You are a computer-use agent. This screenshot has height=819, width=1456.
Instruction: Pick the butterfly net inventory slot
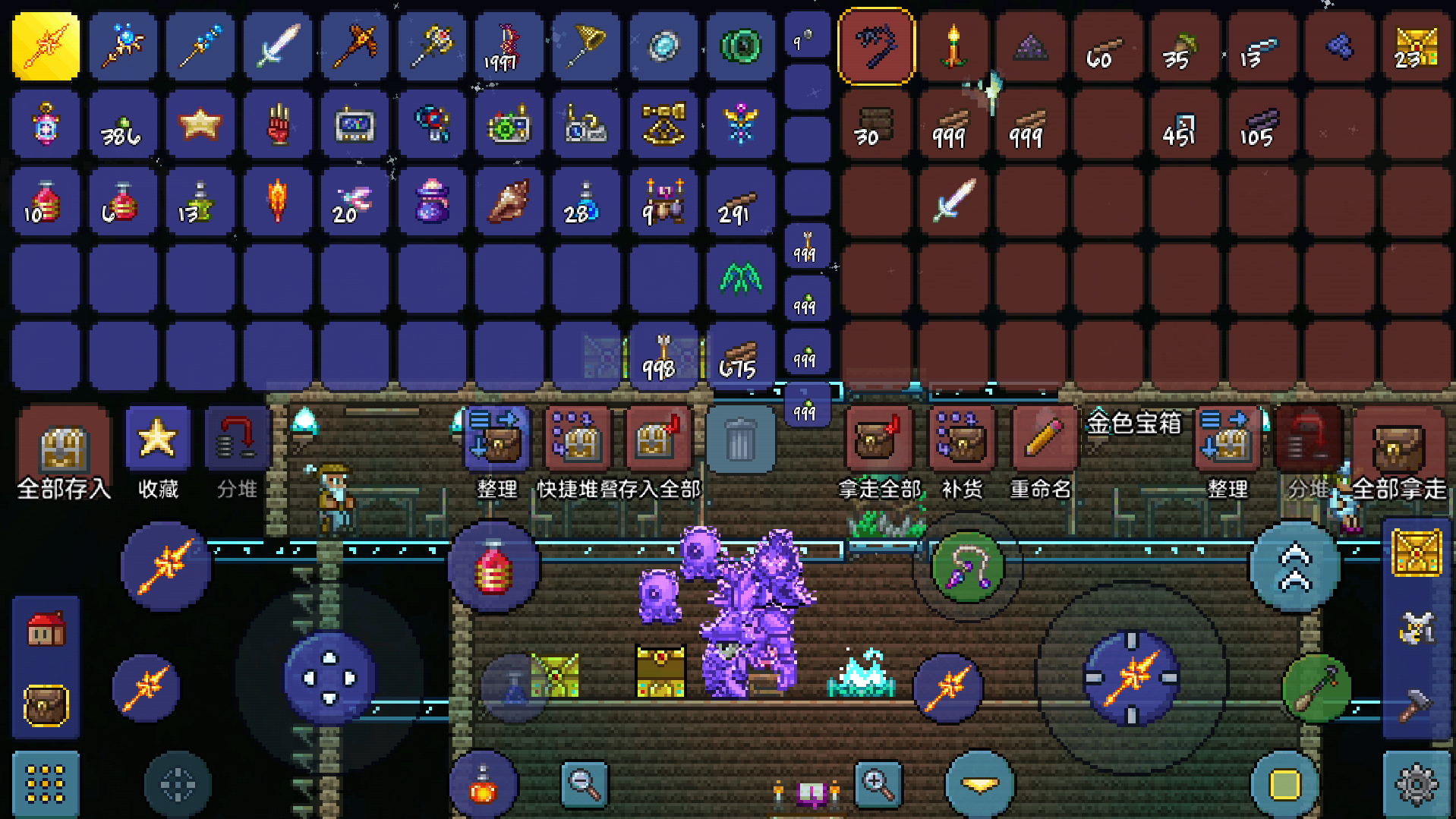point(586,46)
